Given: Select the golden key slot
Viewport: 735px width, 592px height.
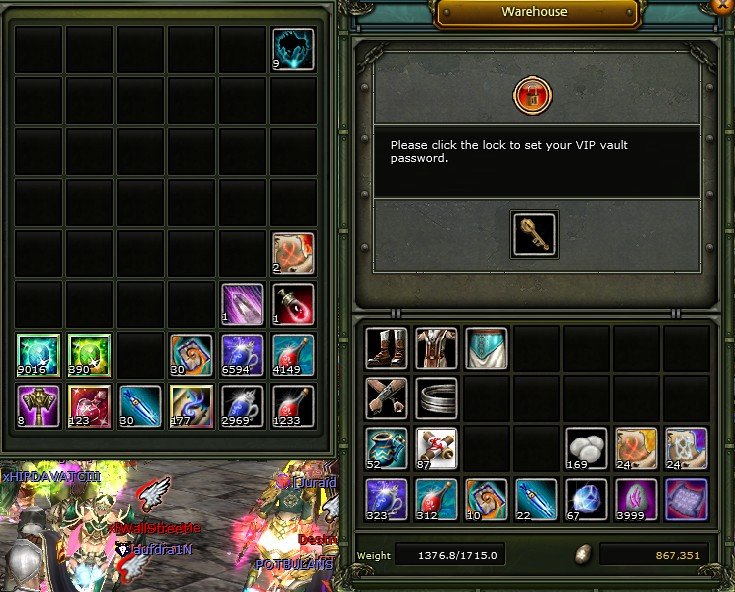Looking at the screenshot, I should coord(534,233).
